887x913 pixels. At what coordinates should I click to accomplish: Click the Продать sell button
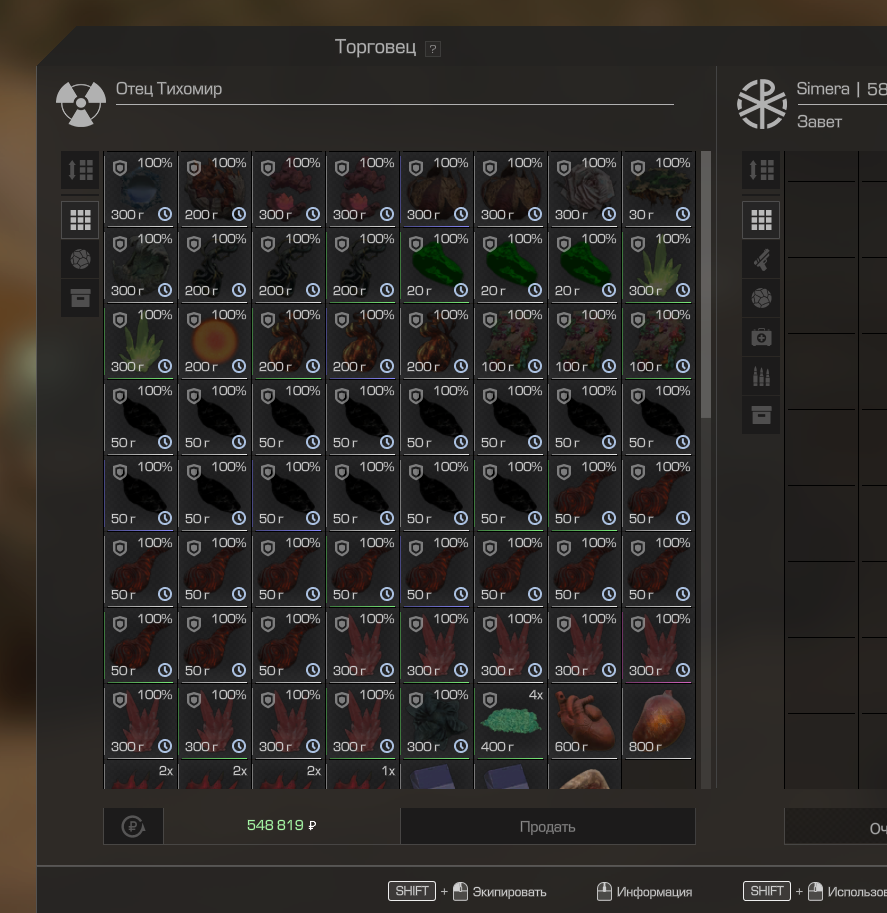(547, 826)
